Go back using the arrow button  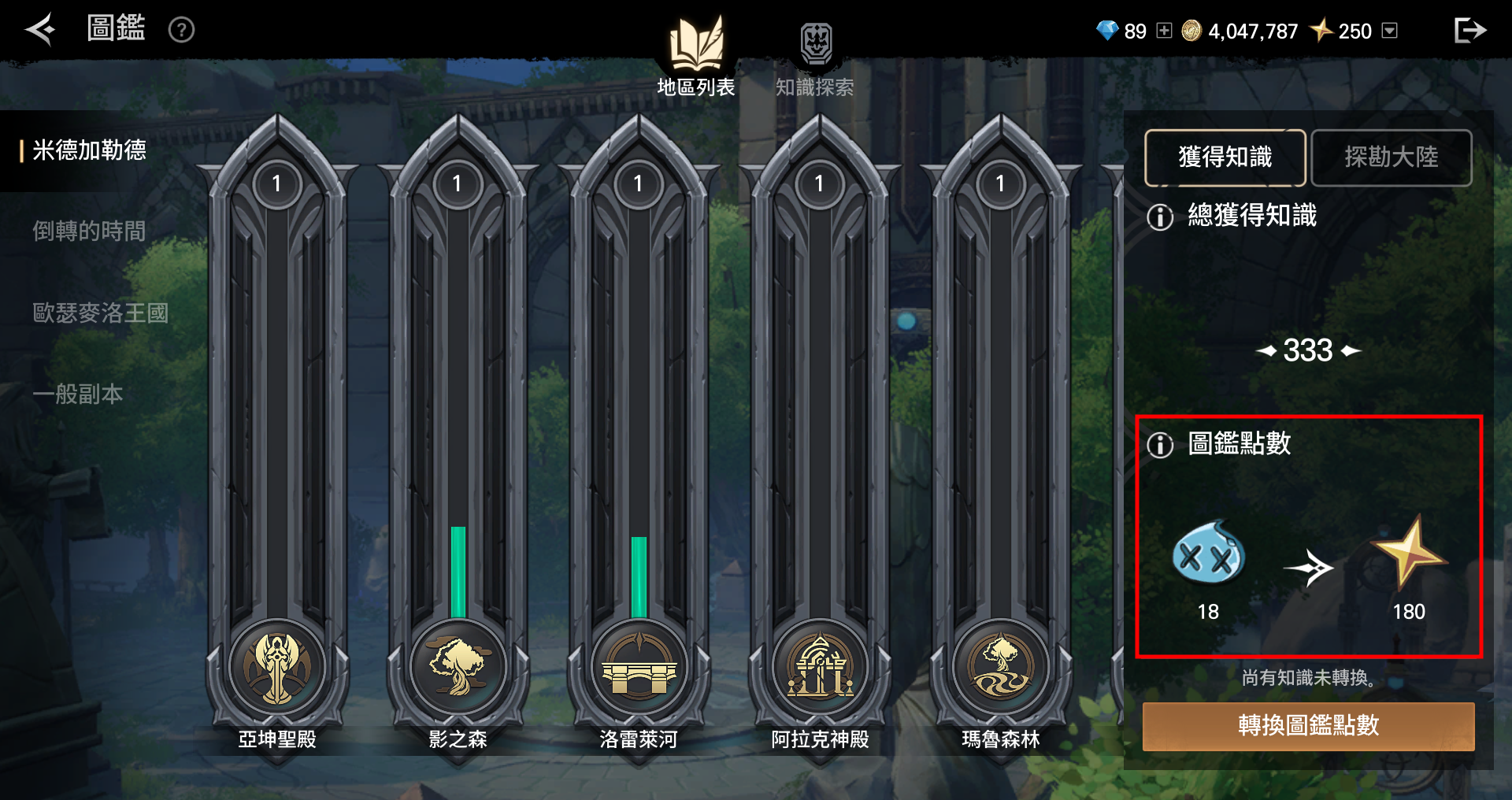pyautogui.click(x=40, y=30)
